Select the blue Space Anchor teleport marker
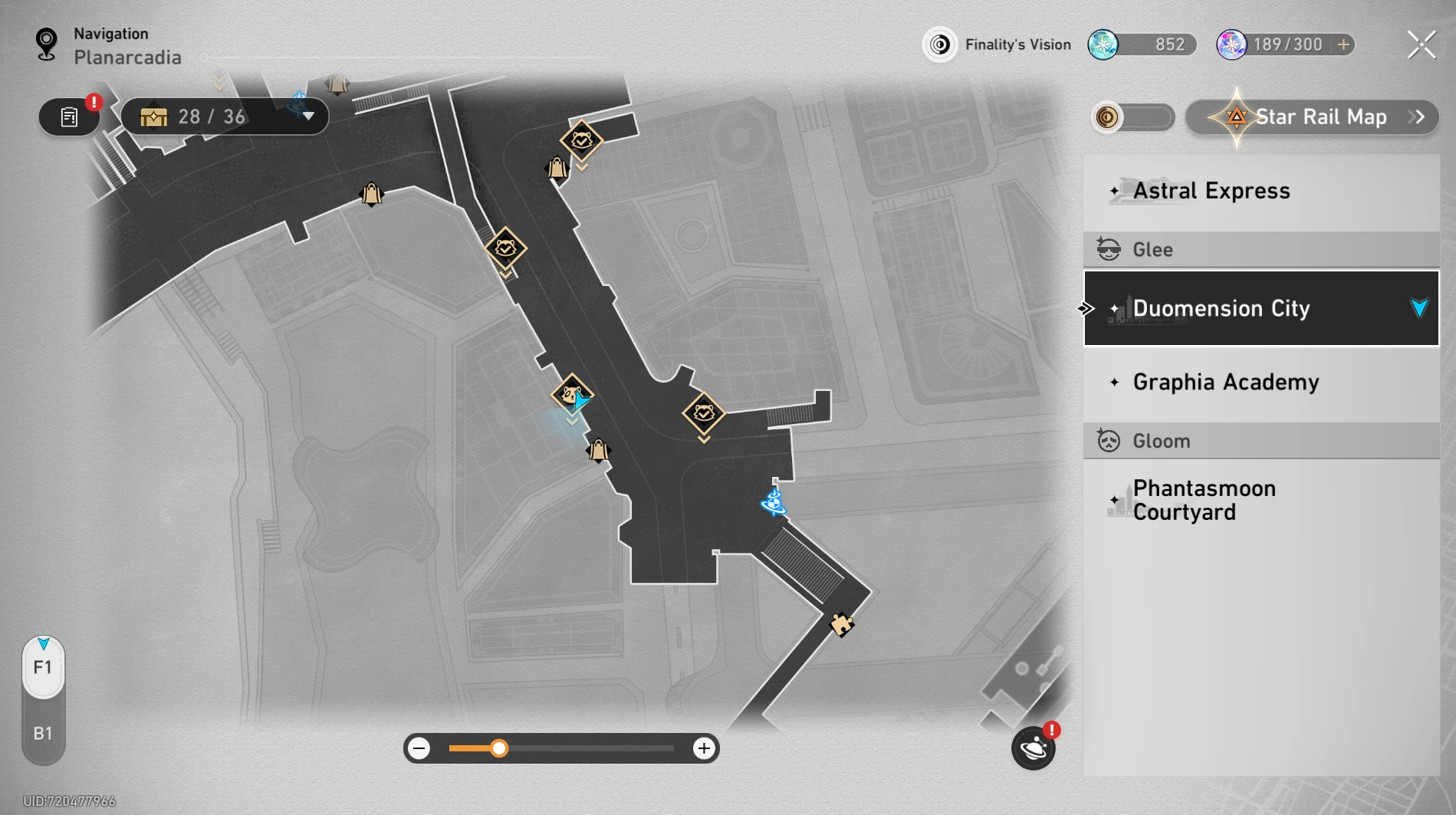 pyautogui.click(x=774, y=503)
